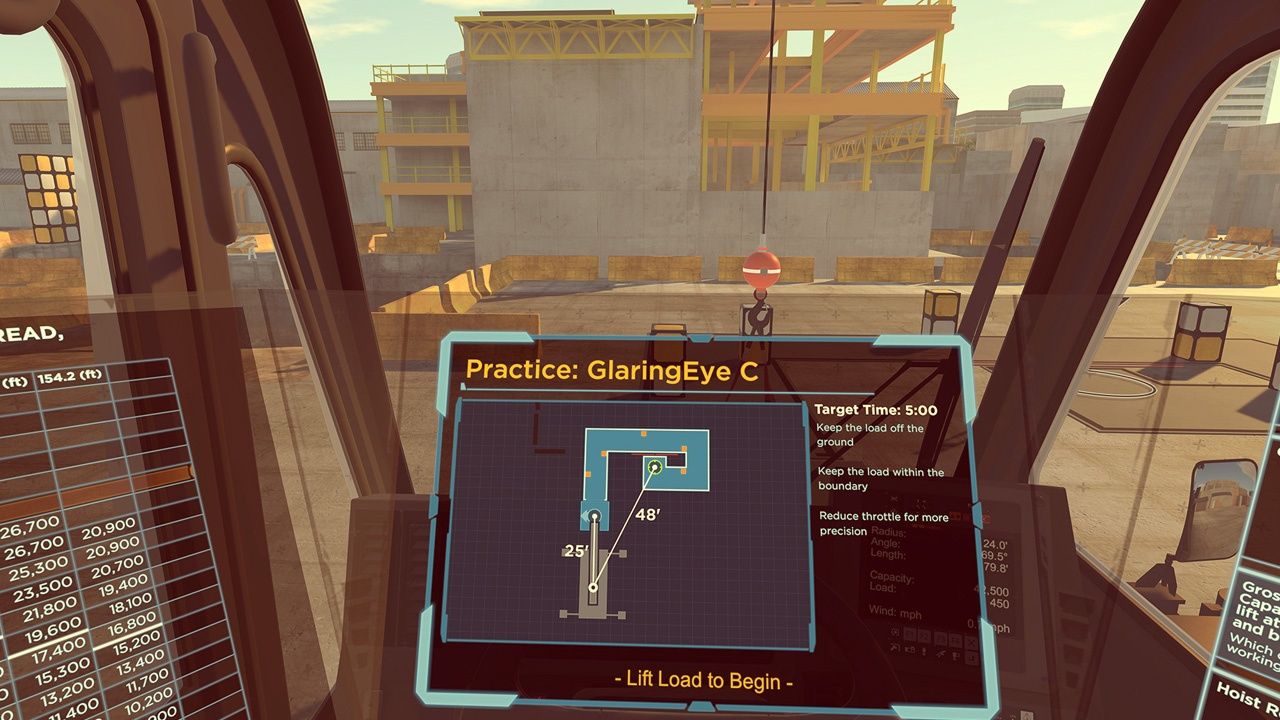Screen dimensions: 1280x720
Task: Select the green load marker on the map
Action: [655, 465]
